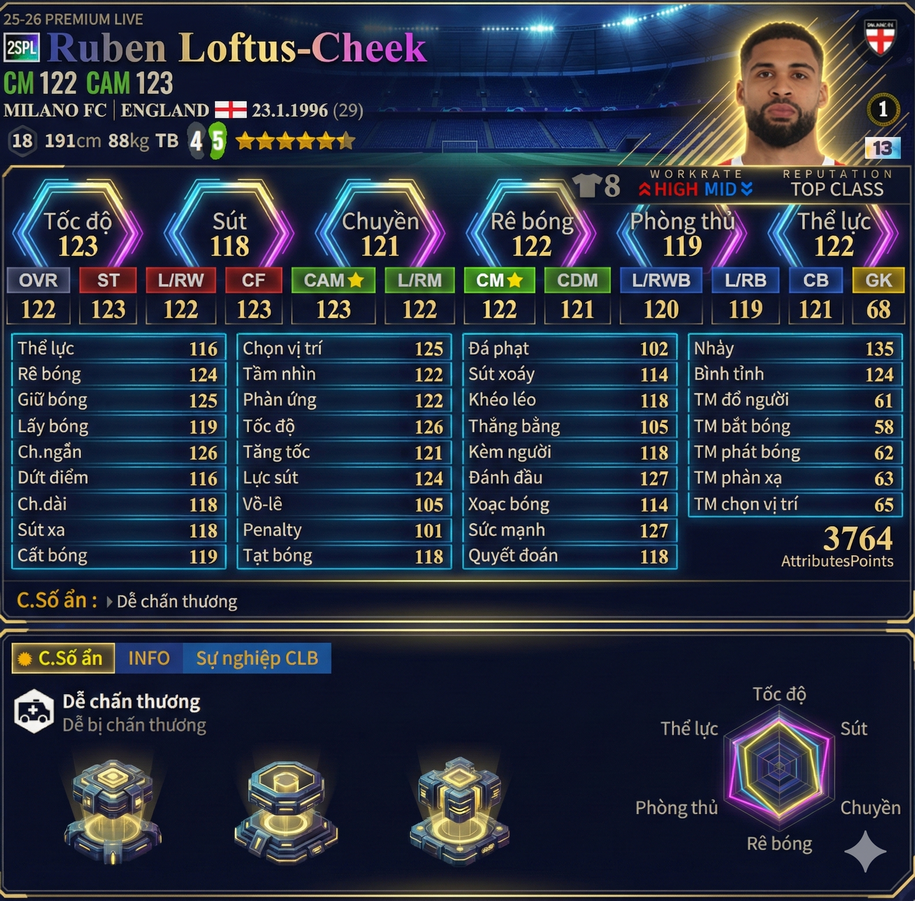
Task: Click the CF position badge
Action: (x=253, y=281)
